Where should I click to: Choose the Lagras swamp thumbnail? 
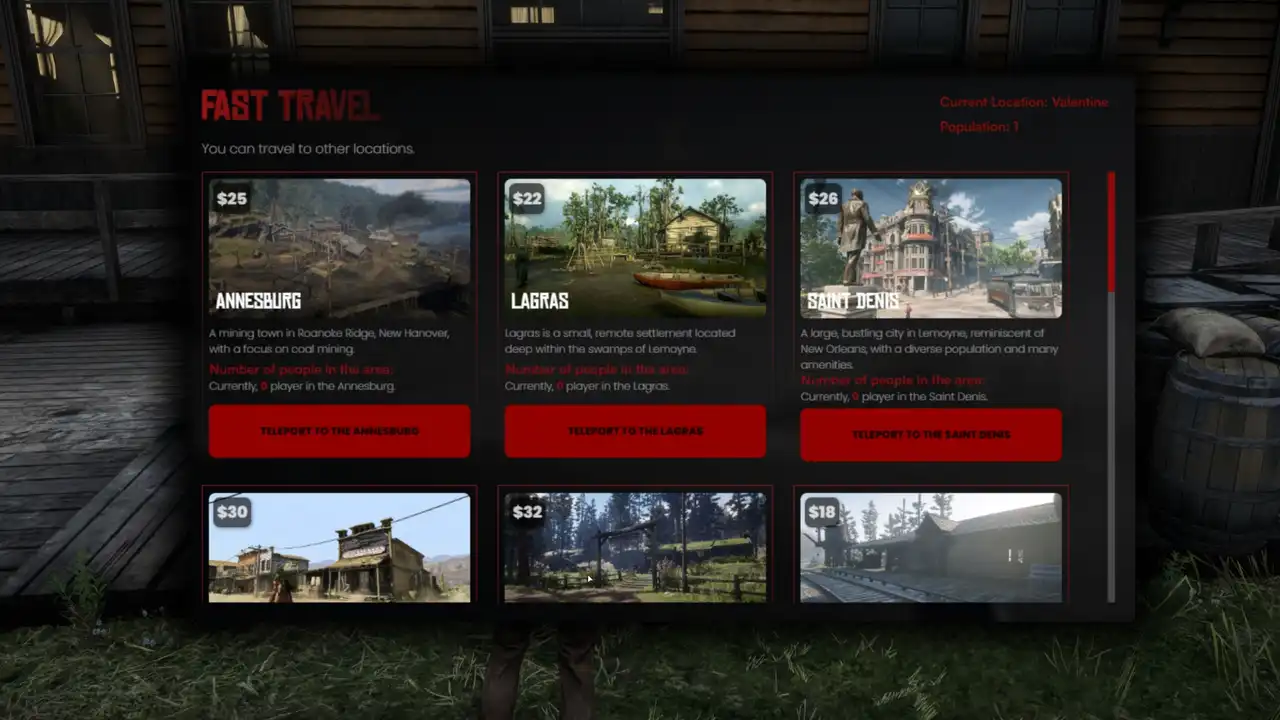click(635, 248)
